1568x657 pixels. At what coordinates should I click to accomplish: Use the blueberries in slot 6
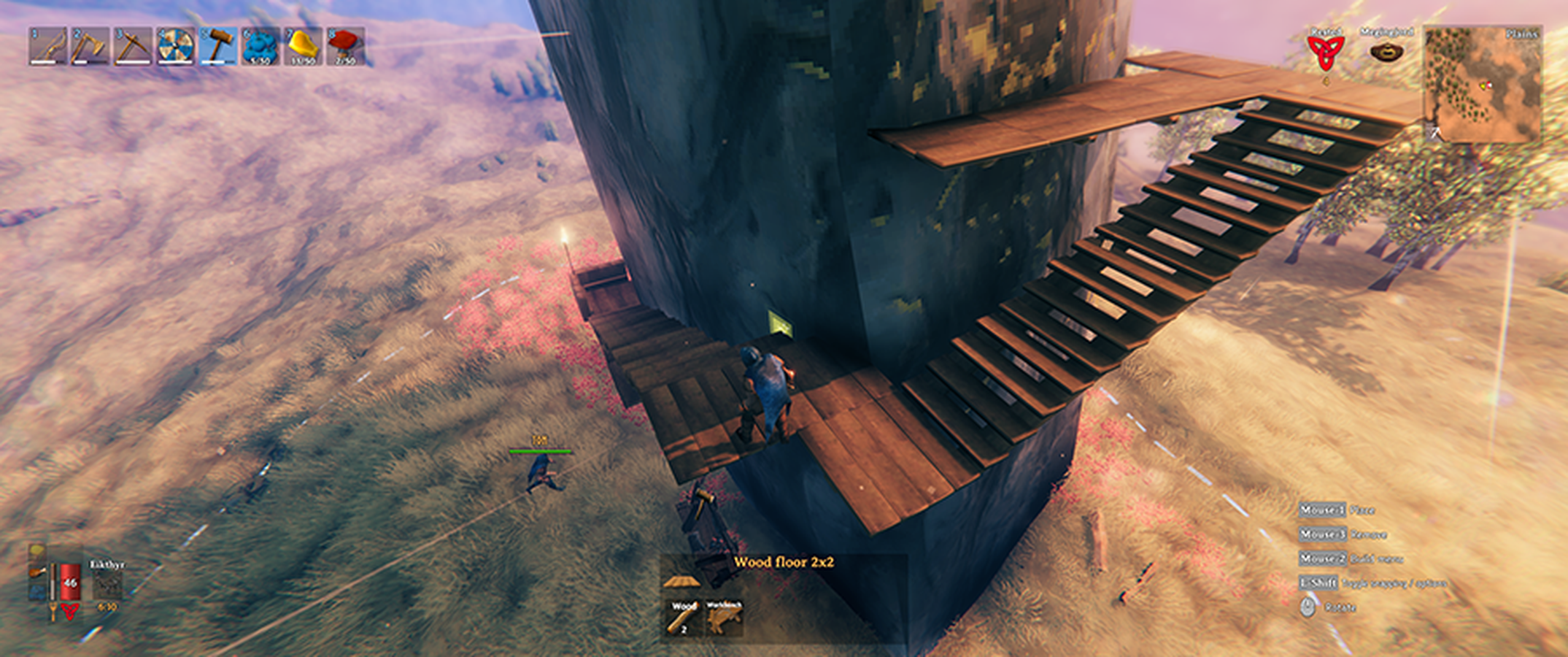[260, 46]
